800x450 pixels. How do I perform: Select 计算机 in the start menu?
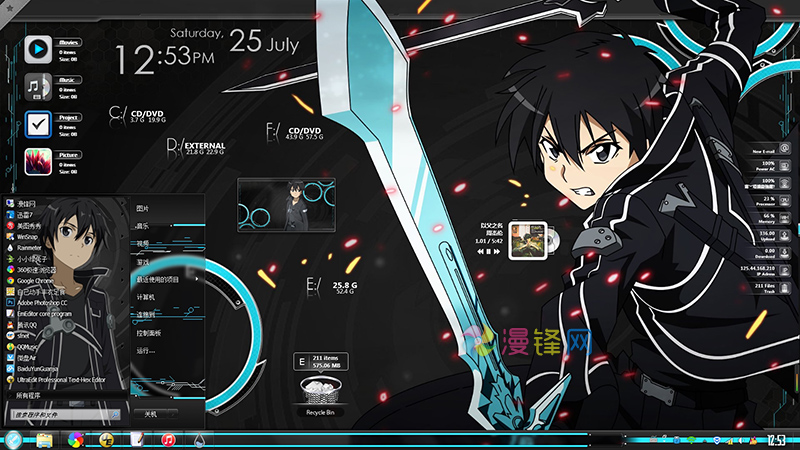tap(145, 297)
